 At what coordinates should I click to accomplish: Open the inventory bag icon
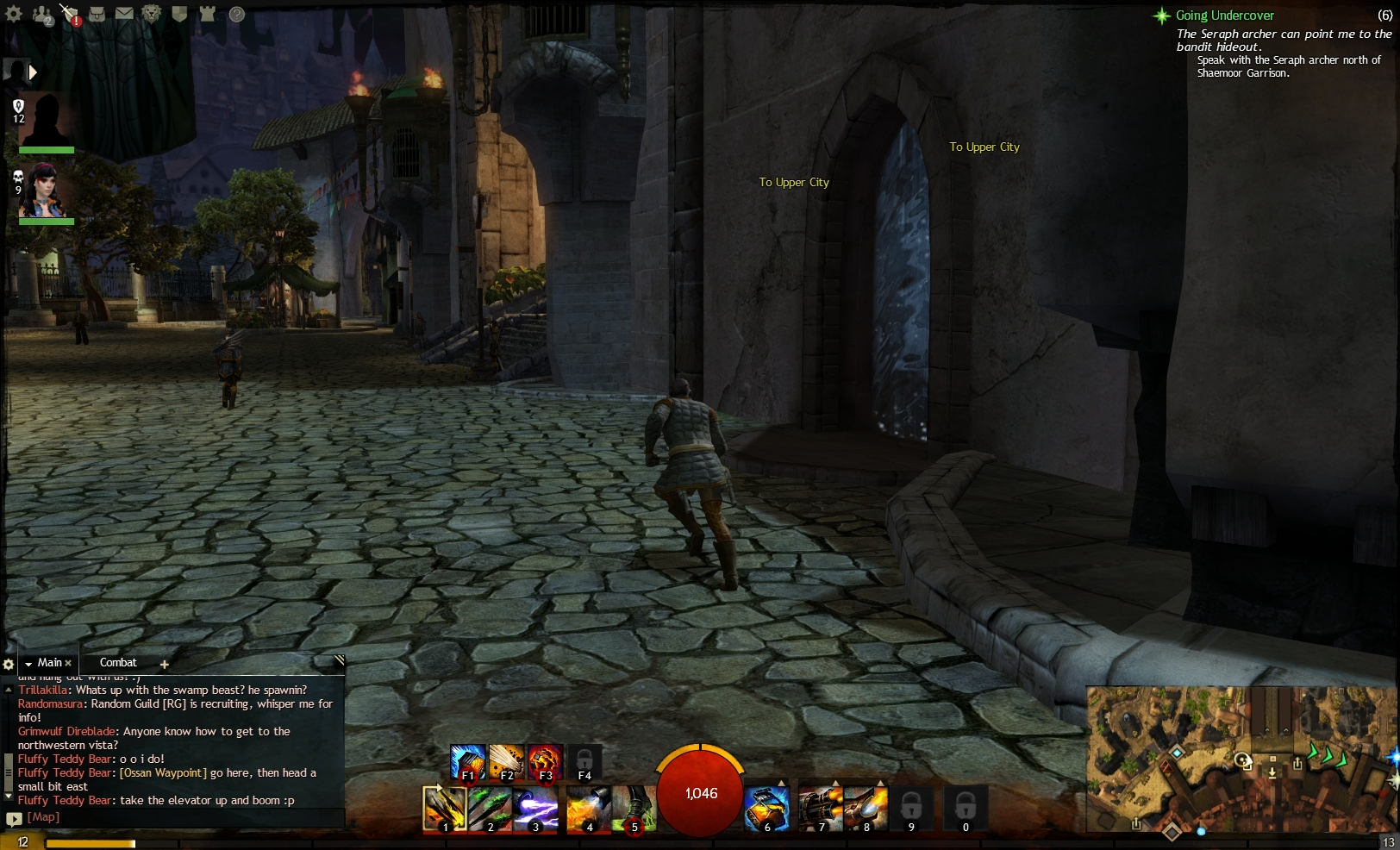point(97,13)
